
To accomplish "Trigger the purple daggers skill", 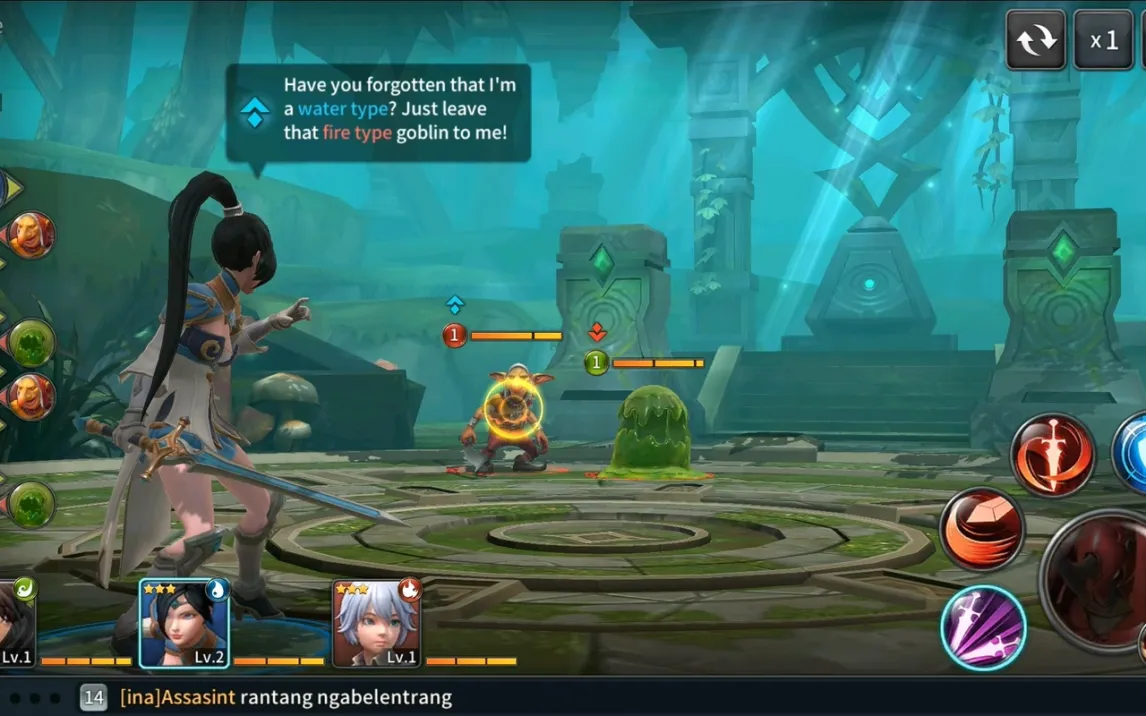I will click(x=983, y=627).
